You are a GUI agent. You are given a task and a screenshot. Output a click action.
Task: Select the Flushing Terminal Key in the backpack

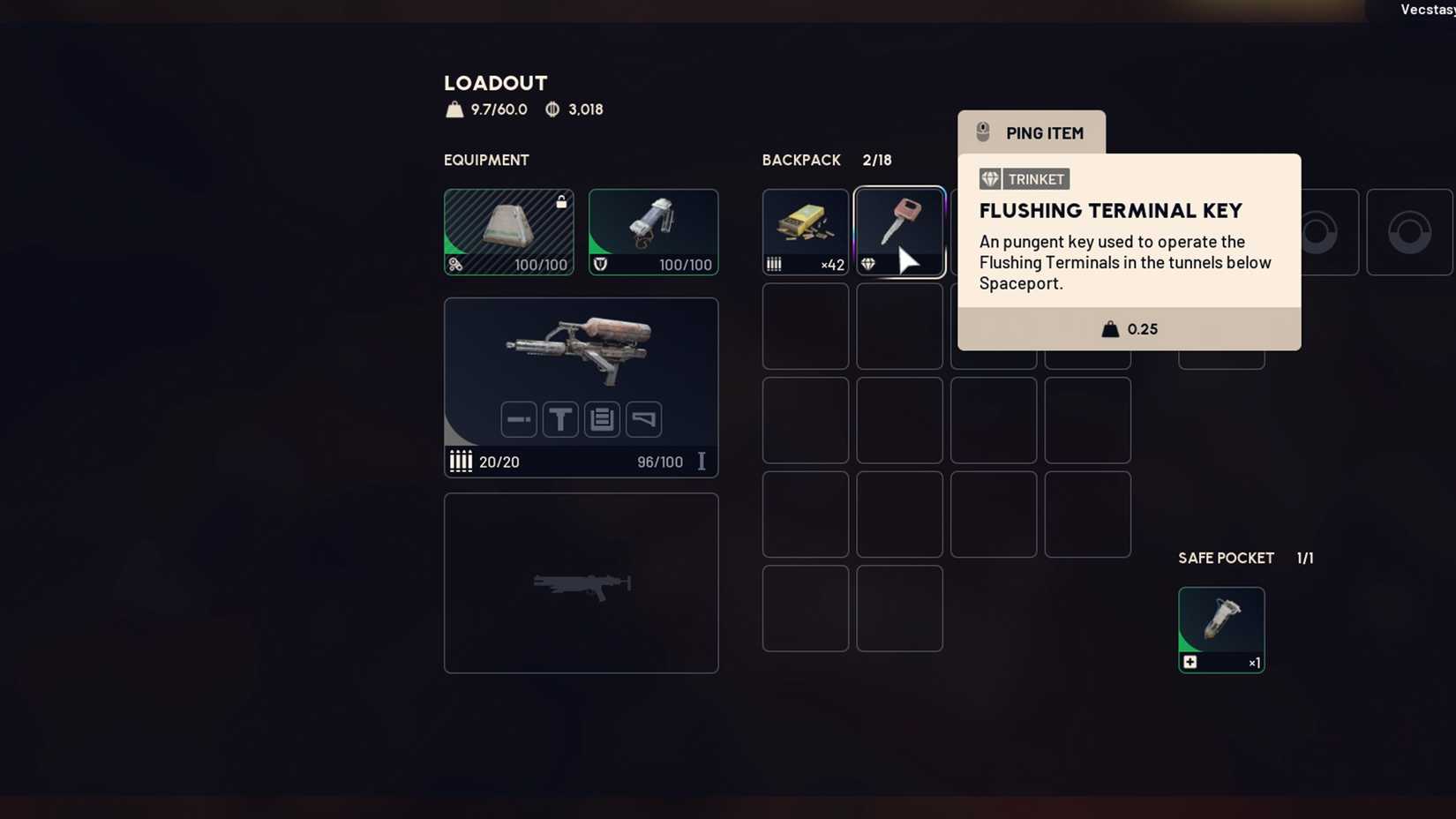pos(899,231)
